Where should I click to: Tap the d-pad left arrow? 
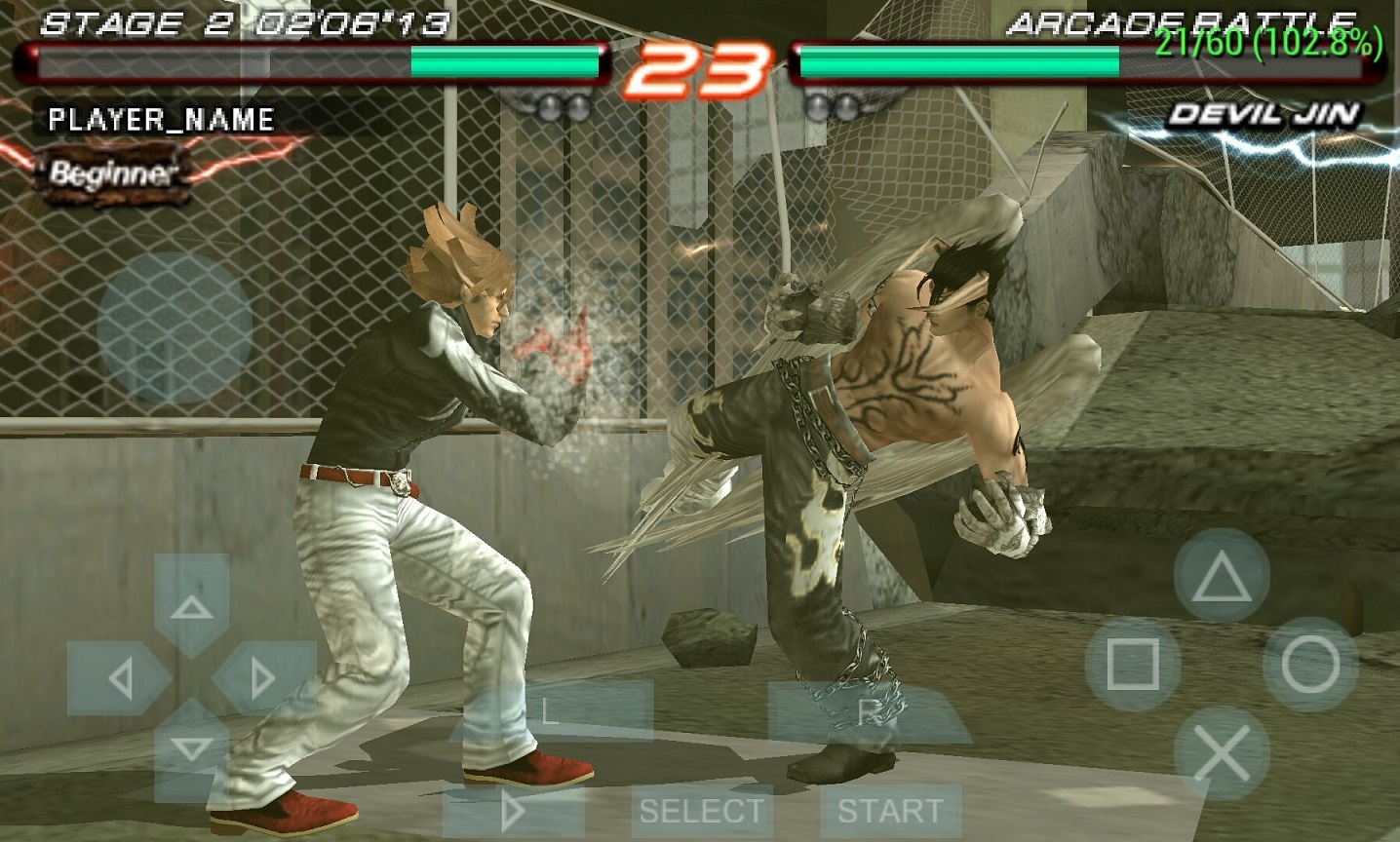(x=120, y=677)
